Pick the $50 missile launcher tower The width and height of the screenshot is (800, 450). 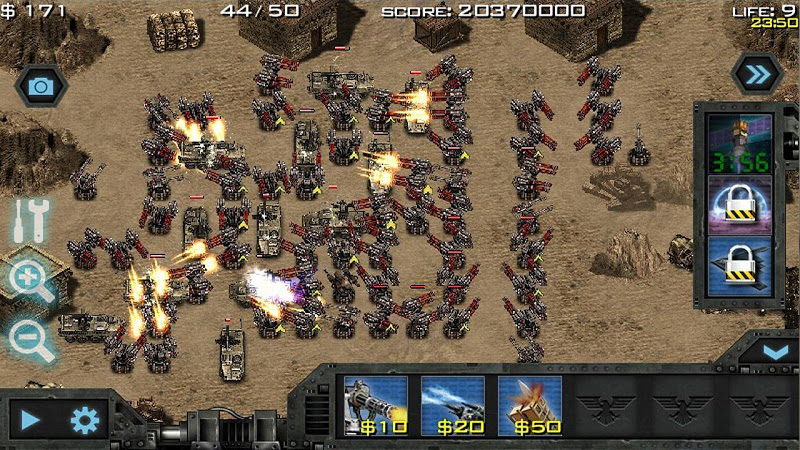tap(529, 405)
